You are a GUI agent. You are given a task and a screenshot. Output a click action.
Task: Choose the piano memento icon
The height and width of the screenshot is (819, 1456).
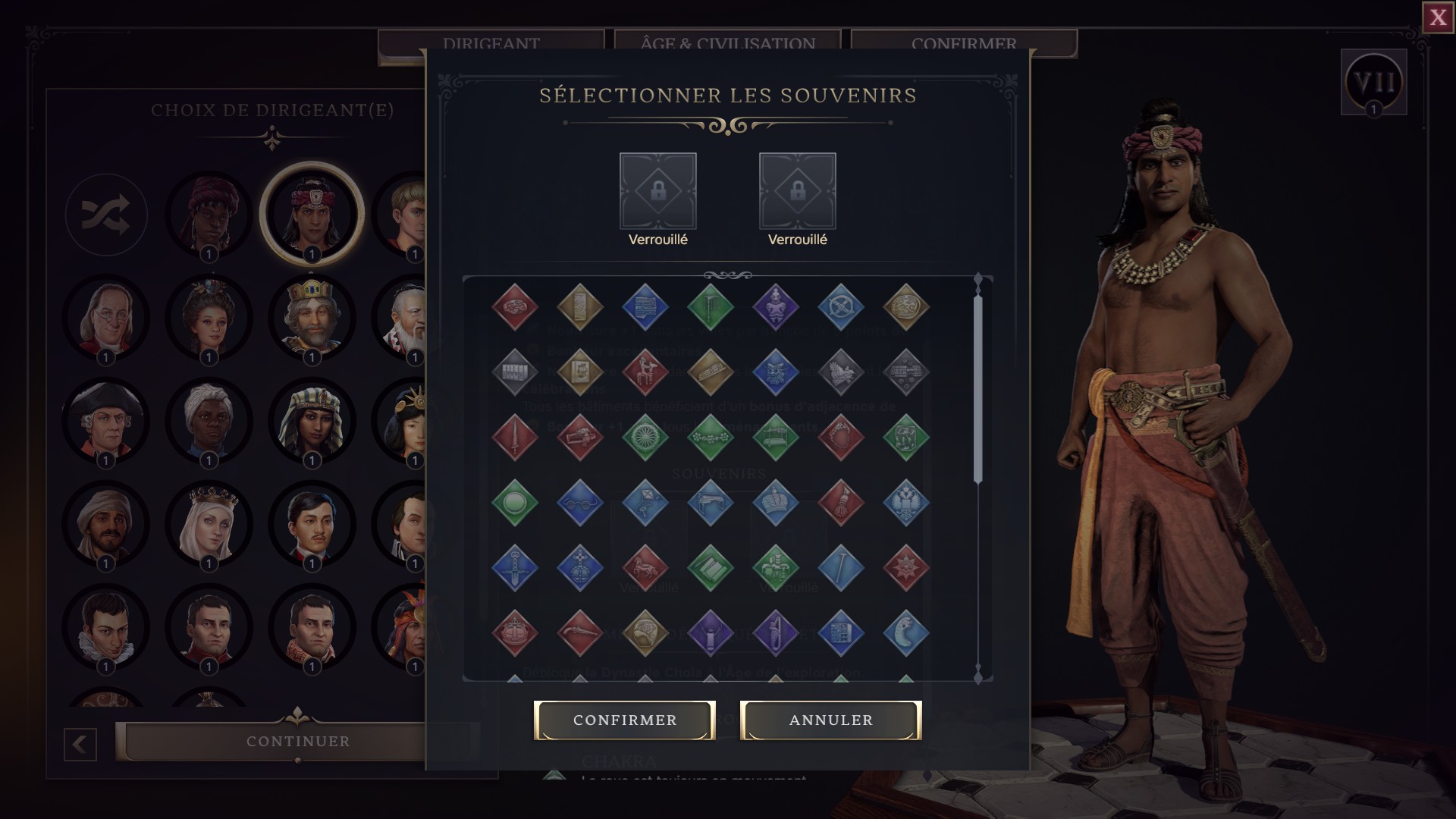pos(710,502)
